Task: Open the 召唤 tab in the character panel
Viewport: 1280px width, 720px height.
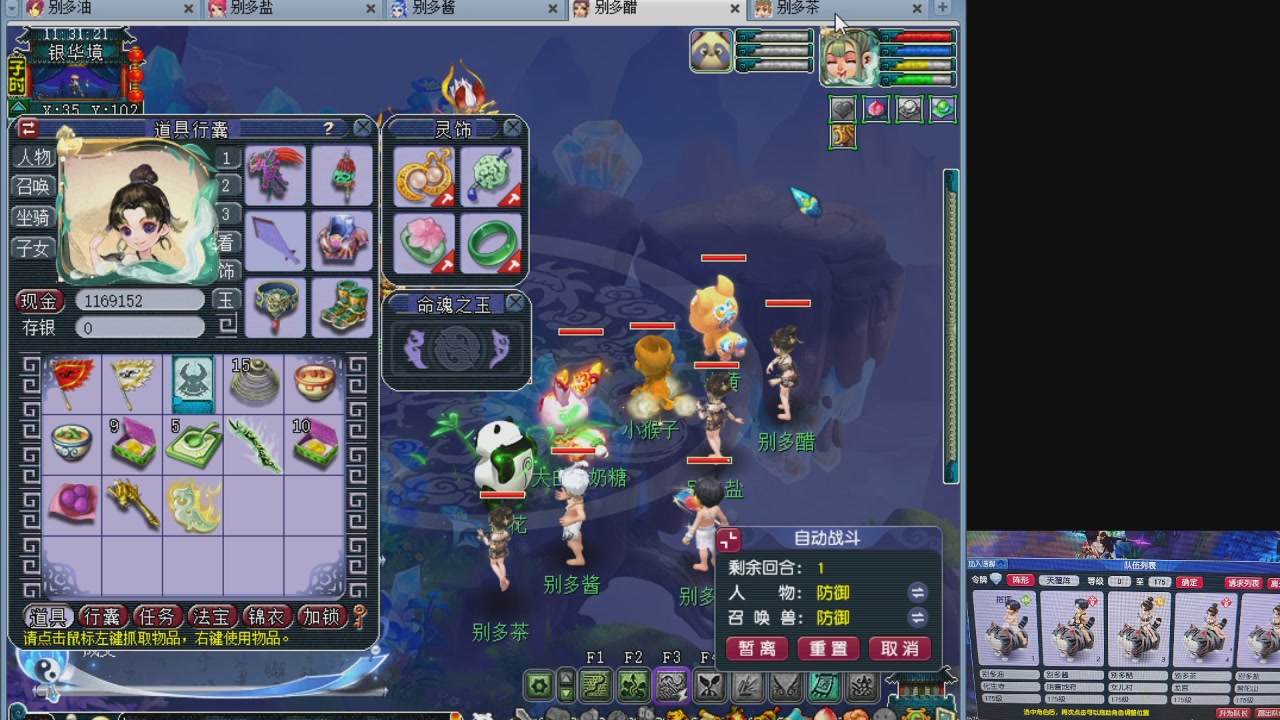Action: [x=31, y=185]
